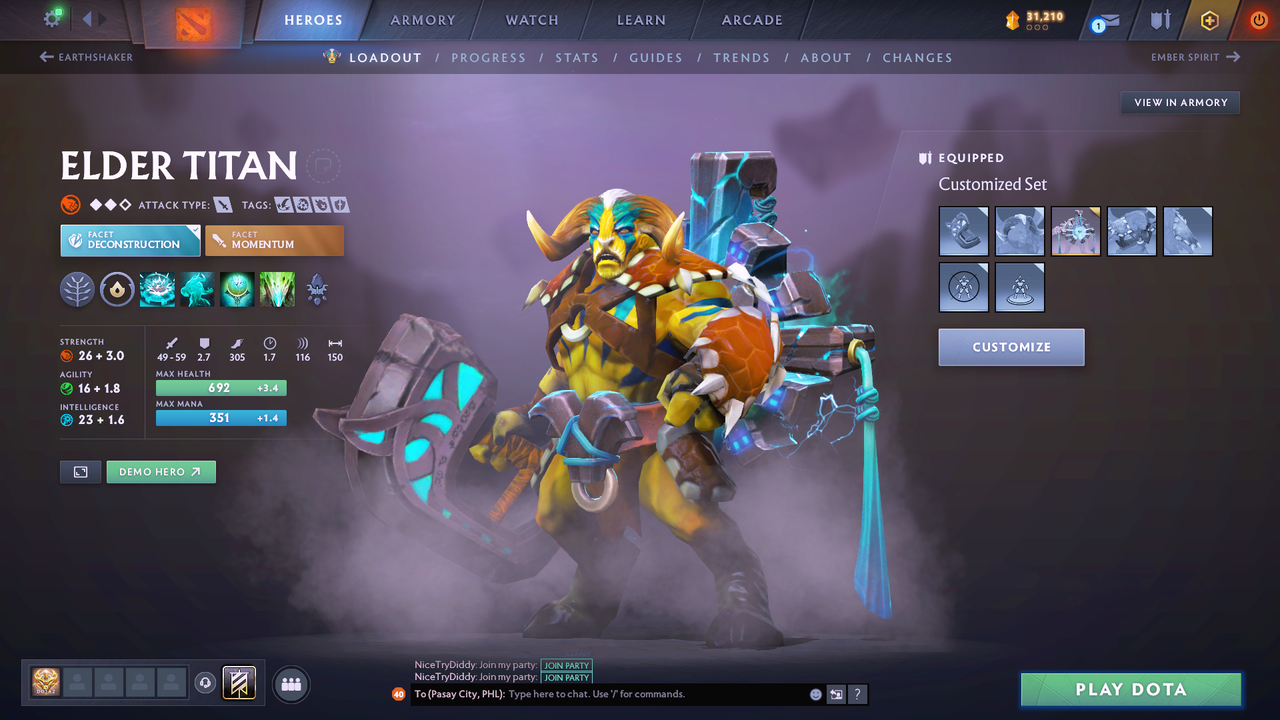The height and width of the screenshot is (720, 1280).
Task: Click the Dota Plus hexagon icon
Action: (x=1209, y=19)
